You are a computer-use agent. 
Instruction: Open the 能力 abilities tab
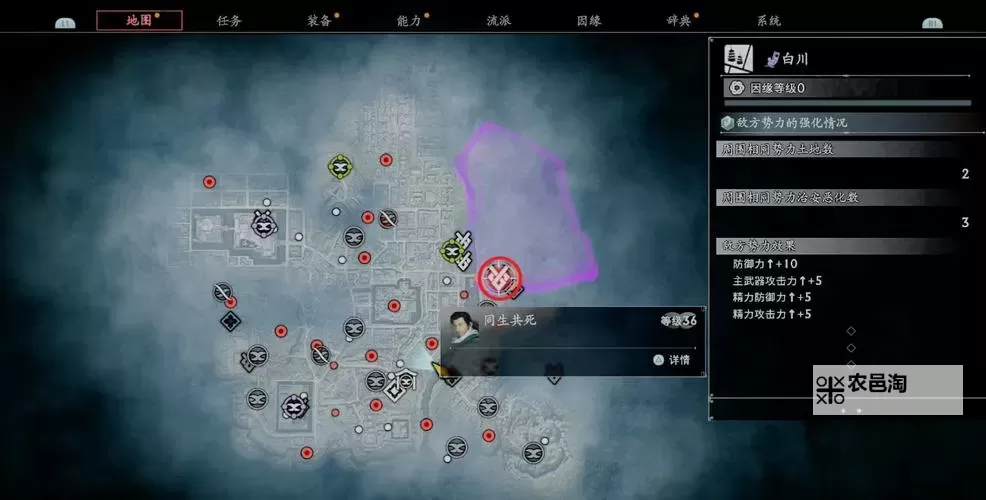click(x=409, y=20)
